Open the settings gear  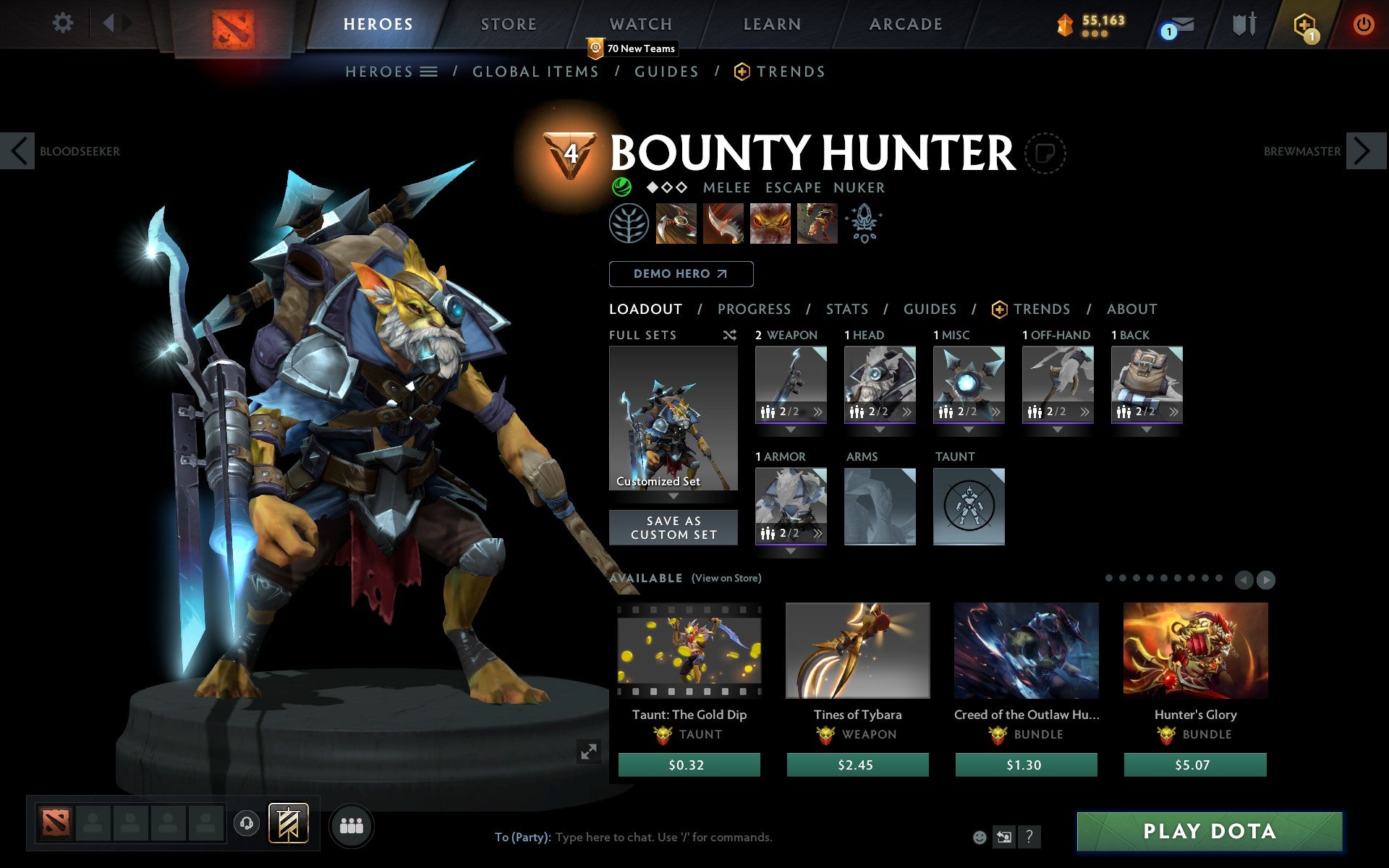pos(64,23)
